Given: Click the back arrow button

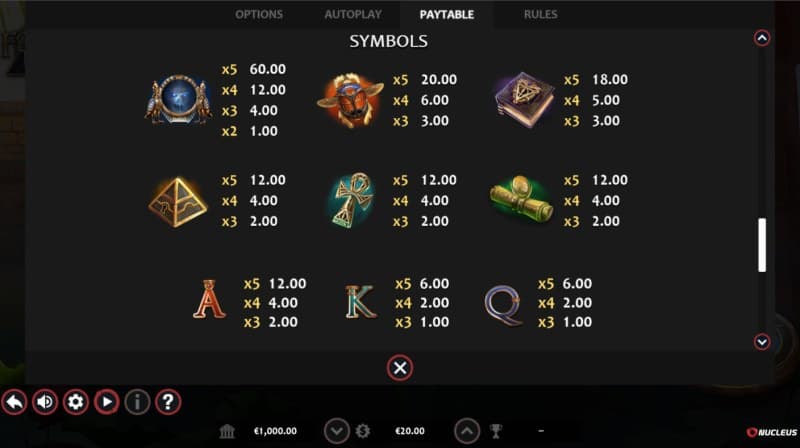Looking at the screenshot, I should coord(14,402).
